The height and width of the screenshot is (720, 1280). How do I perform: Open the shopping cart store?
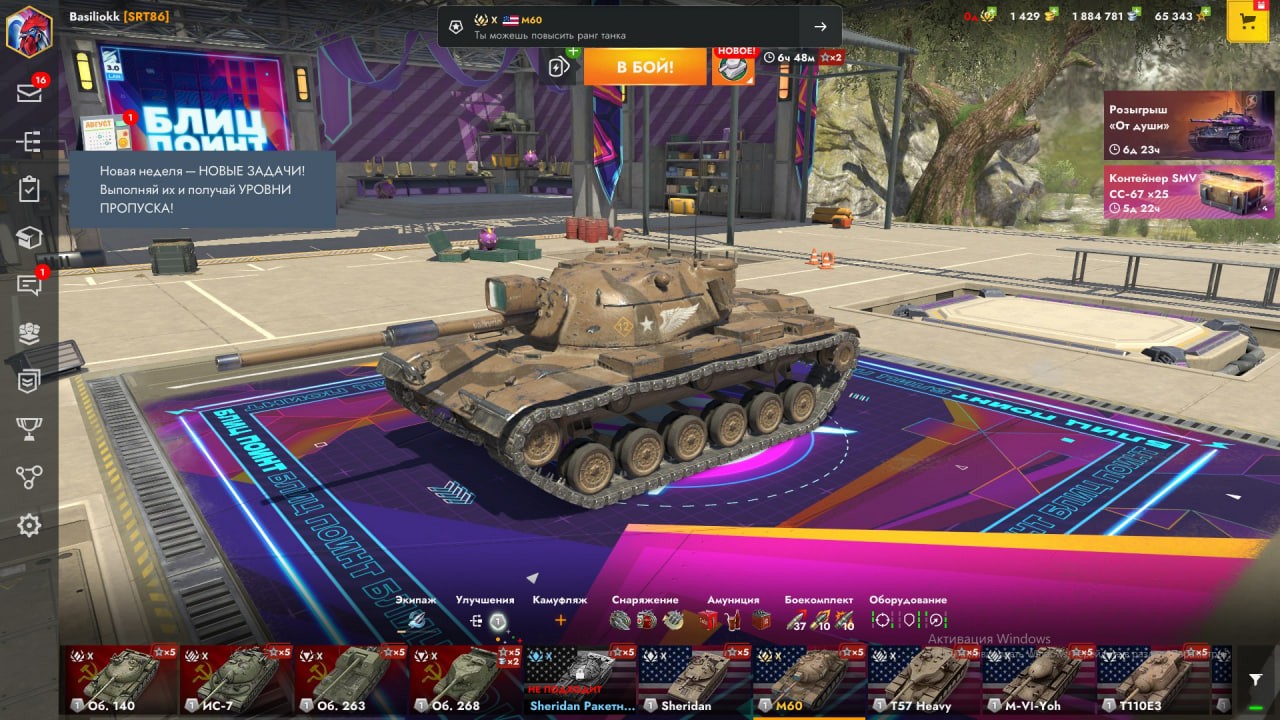(1247, 22)
